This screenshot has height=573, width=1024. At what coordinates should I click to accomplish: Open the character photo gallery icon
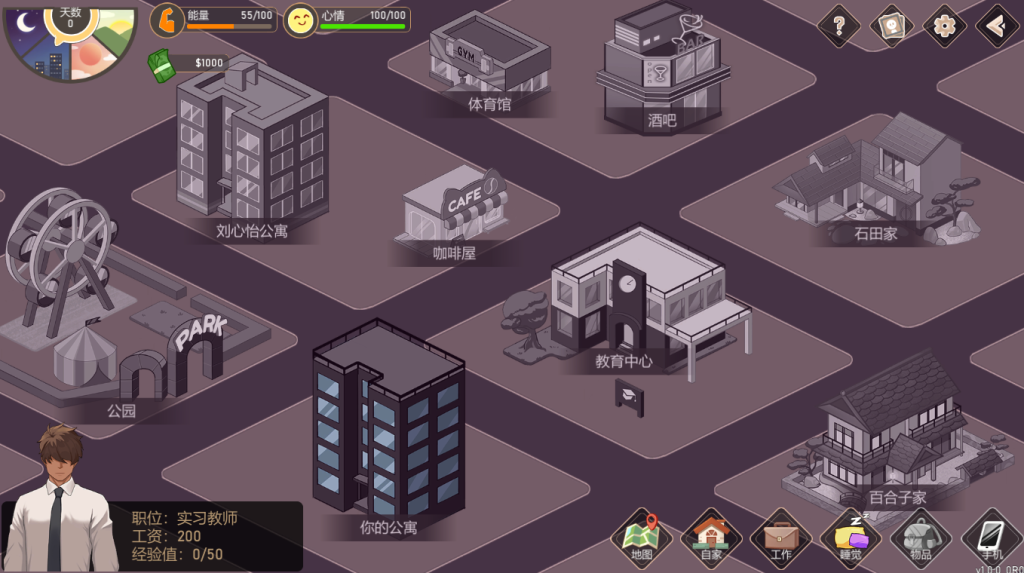coord(892,26)
